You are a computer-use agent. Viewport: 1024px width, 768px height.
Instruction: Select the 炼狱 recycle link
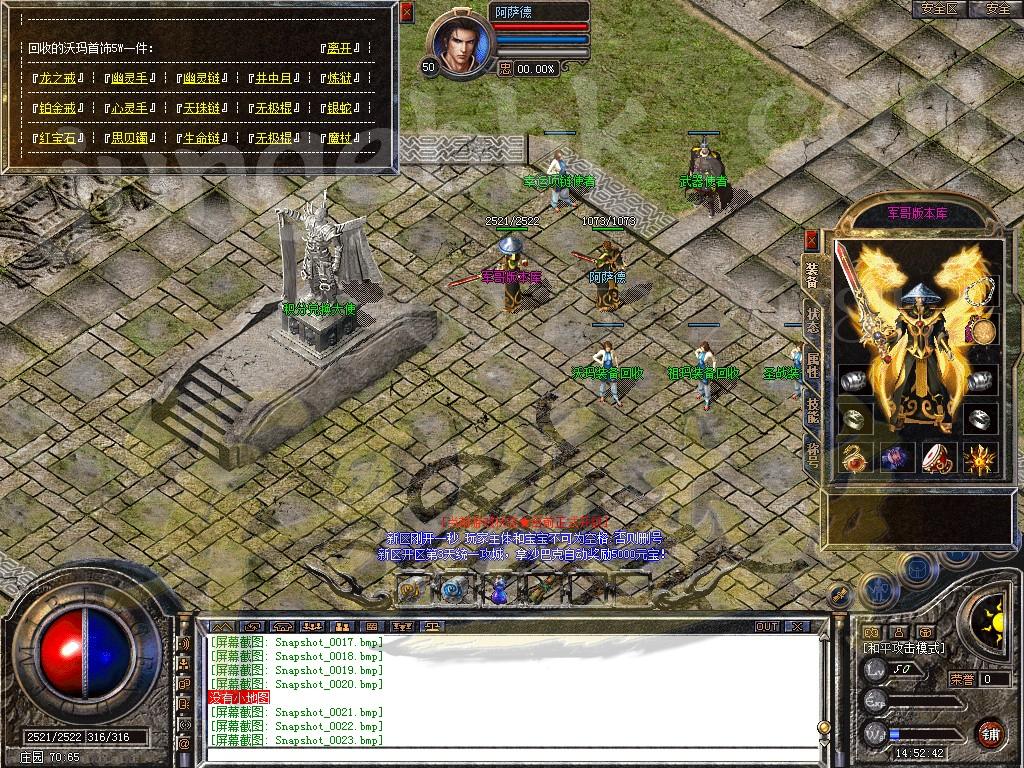(x=339, y=78)
